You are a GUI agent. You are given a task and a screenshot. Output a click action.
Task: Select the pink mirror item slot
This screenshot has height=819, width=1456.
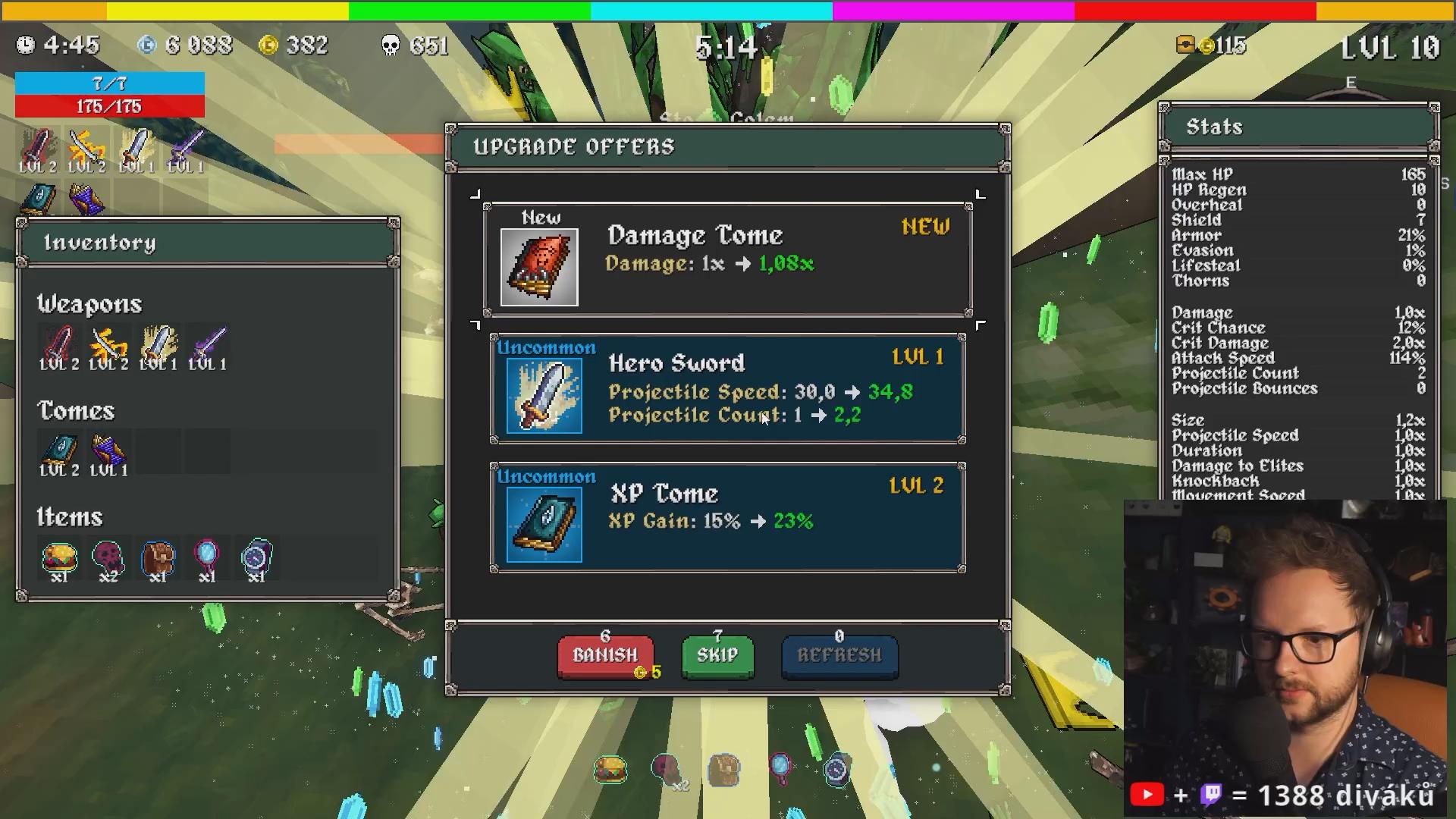tap(206, 558)
